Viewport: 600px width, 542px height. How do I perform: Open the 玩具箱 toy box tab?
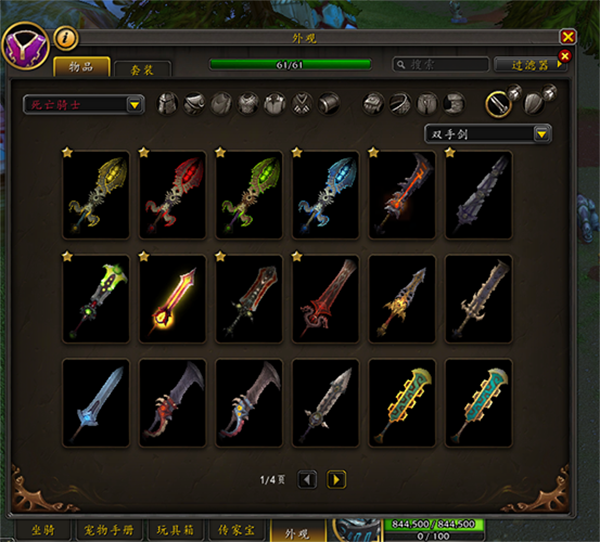(x=177, y=530)
